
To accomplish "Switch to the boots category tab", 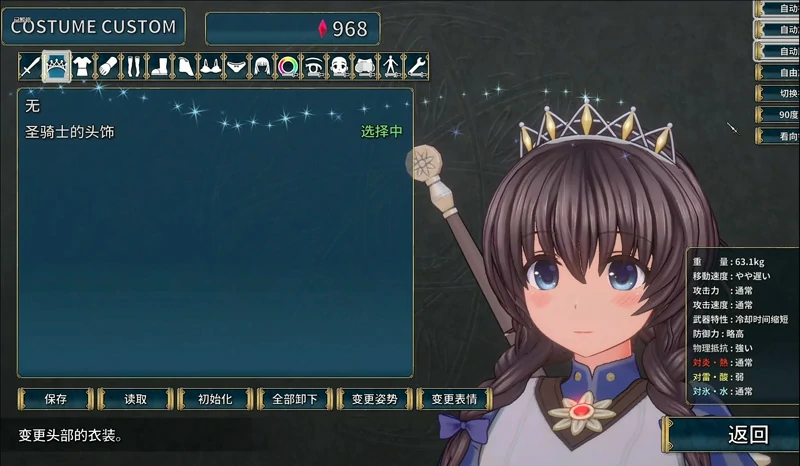I will click(x=160, y=66).
